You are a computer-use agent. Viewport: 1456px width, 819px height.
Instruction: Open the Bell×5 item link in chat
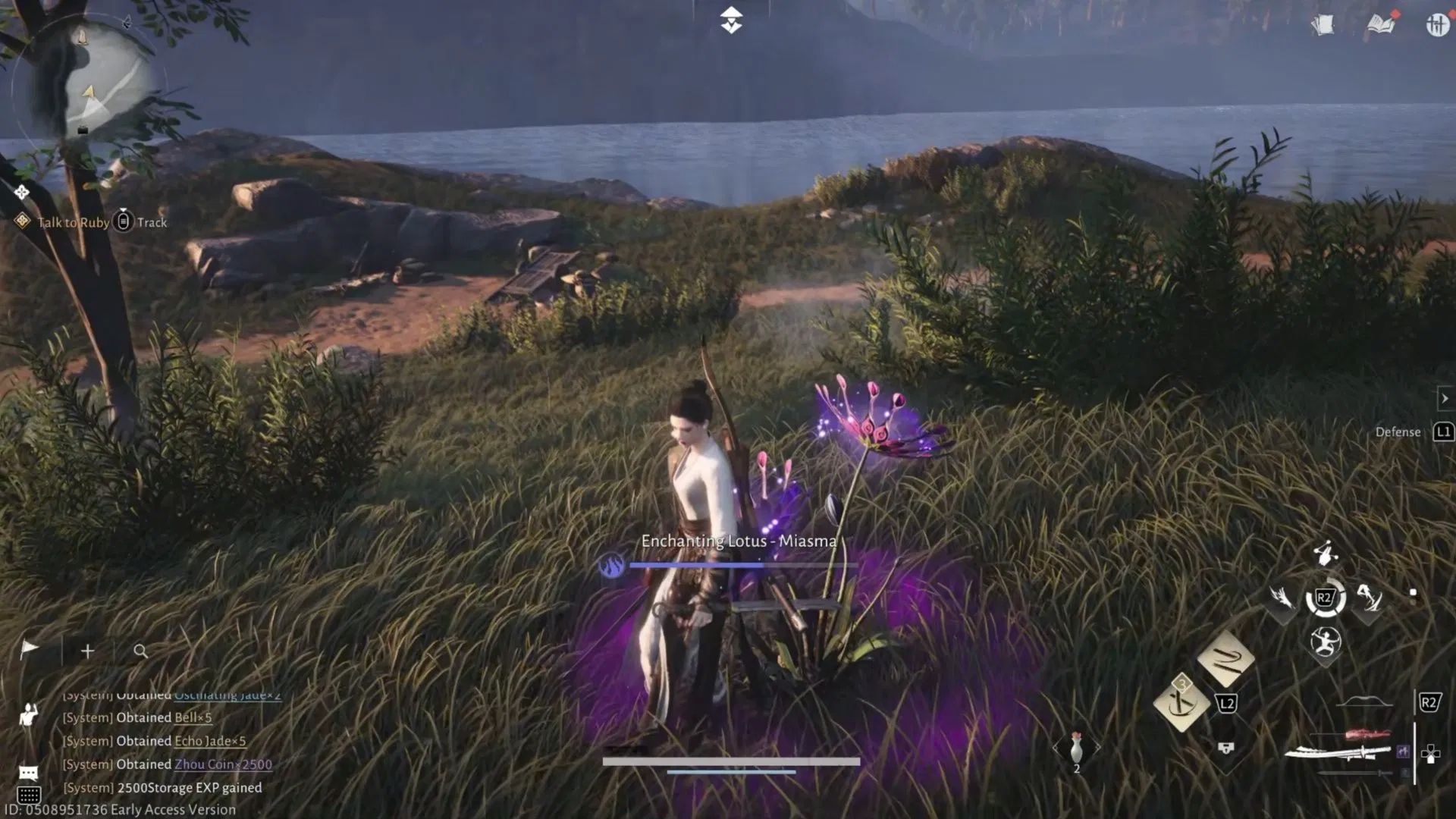pyautogui.click(x=193, y=717)
